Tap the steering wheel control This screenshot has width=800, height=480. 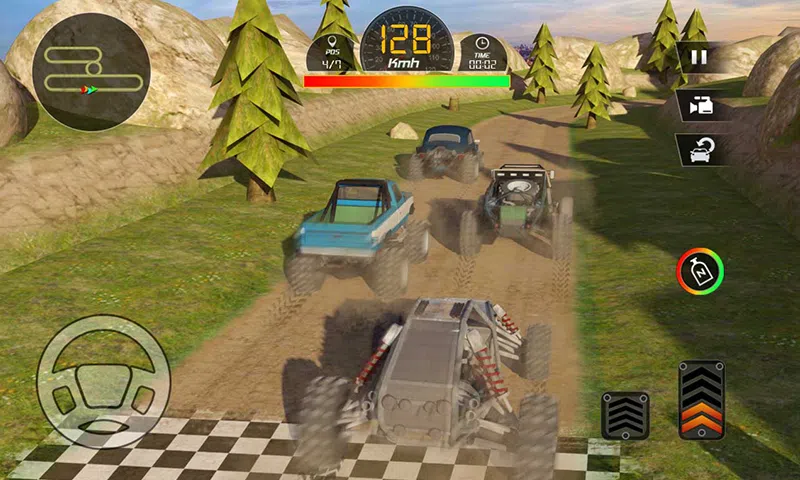[103, 381]
